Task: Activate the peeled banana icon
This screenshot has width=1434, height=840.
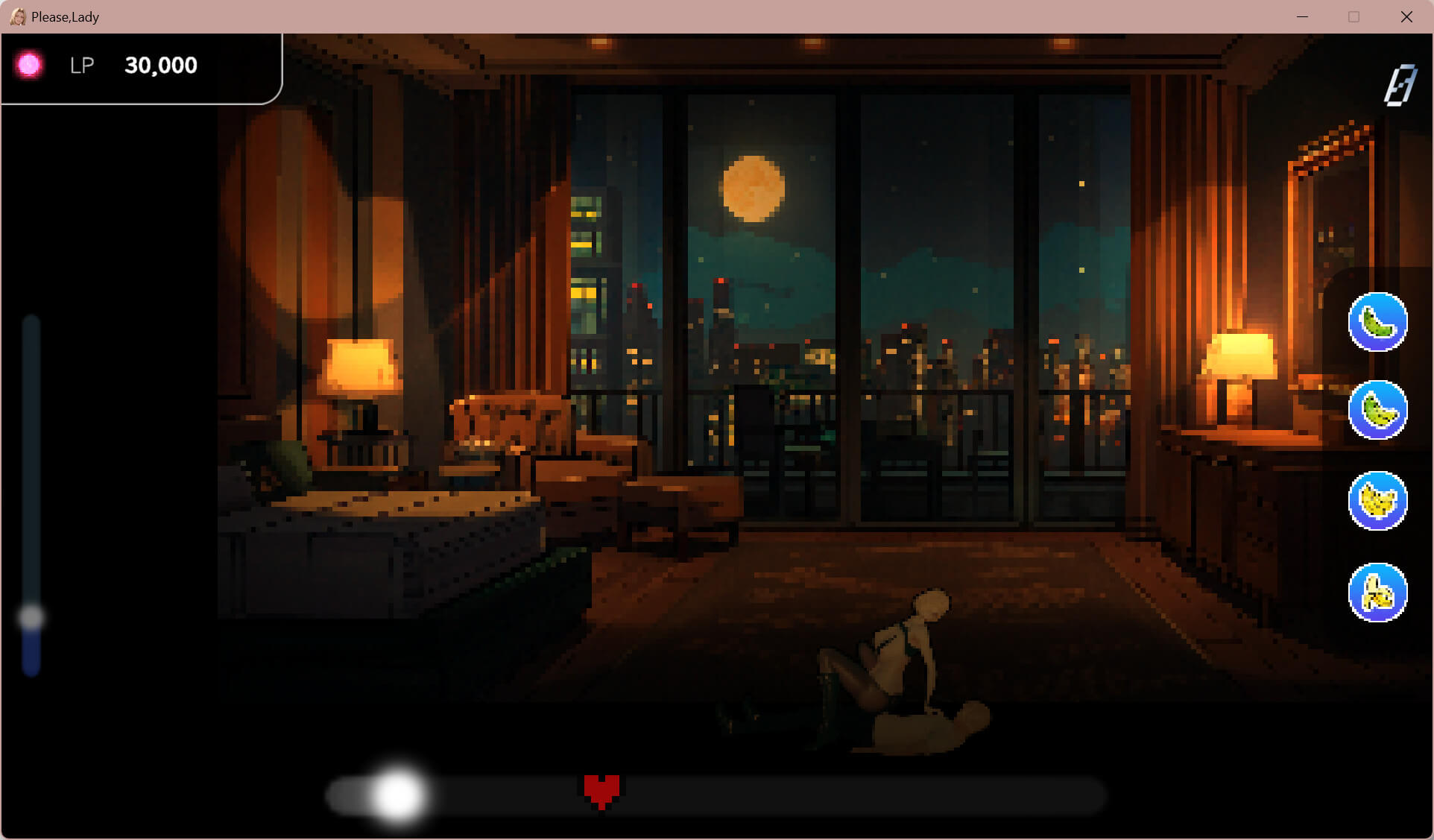Action: 1377,593
